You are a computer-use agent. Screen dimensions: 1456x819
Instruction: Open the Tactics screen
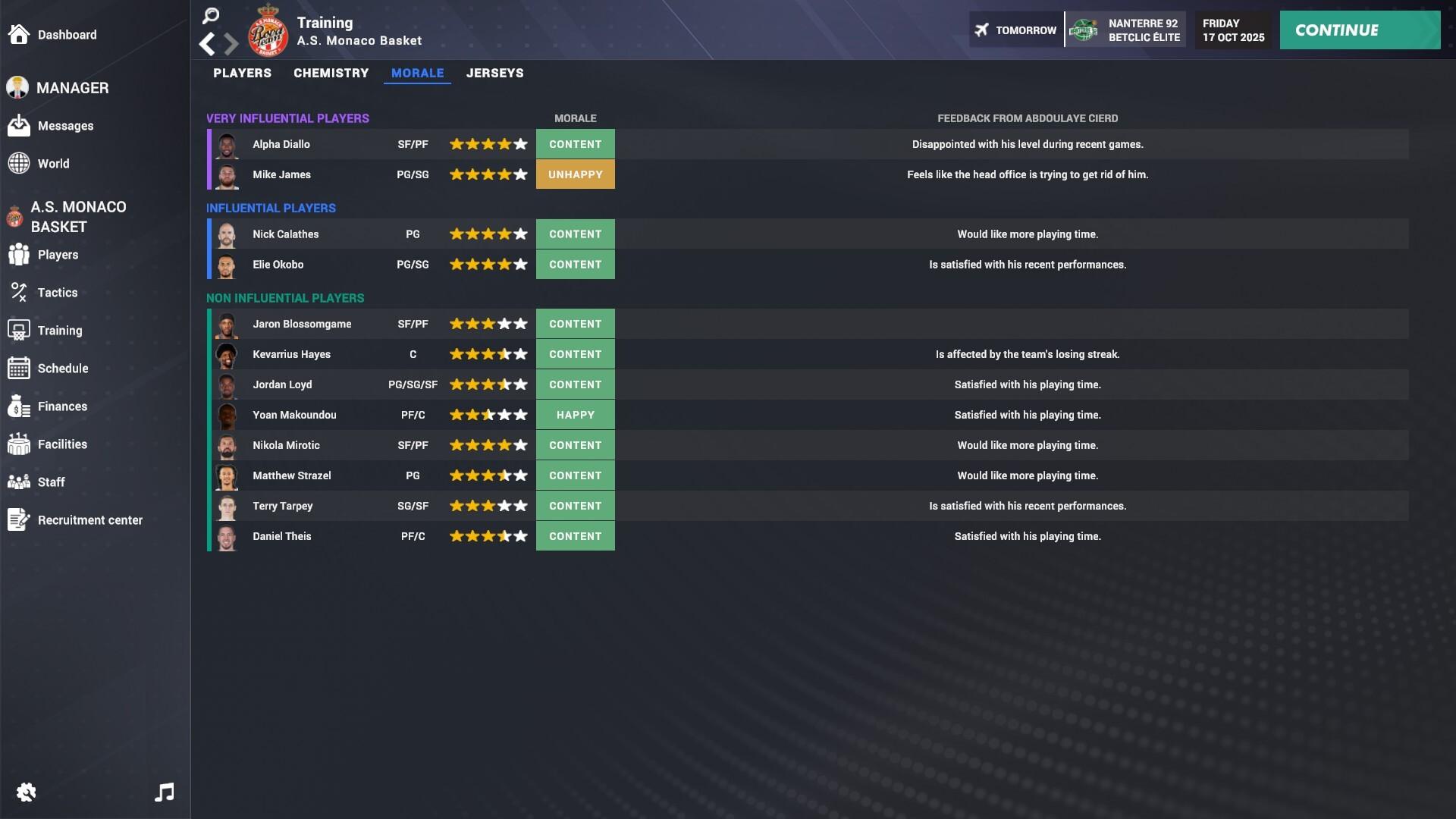click(58, 292)
